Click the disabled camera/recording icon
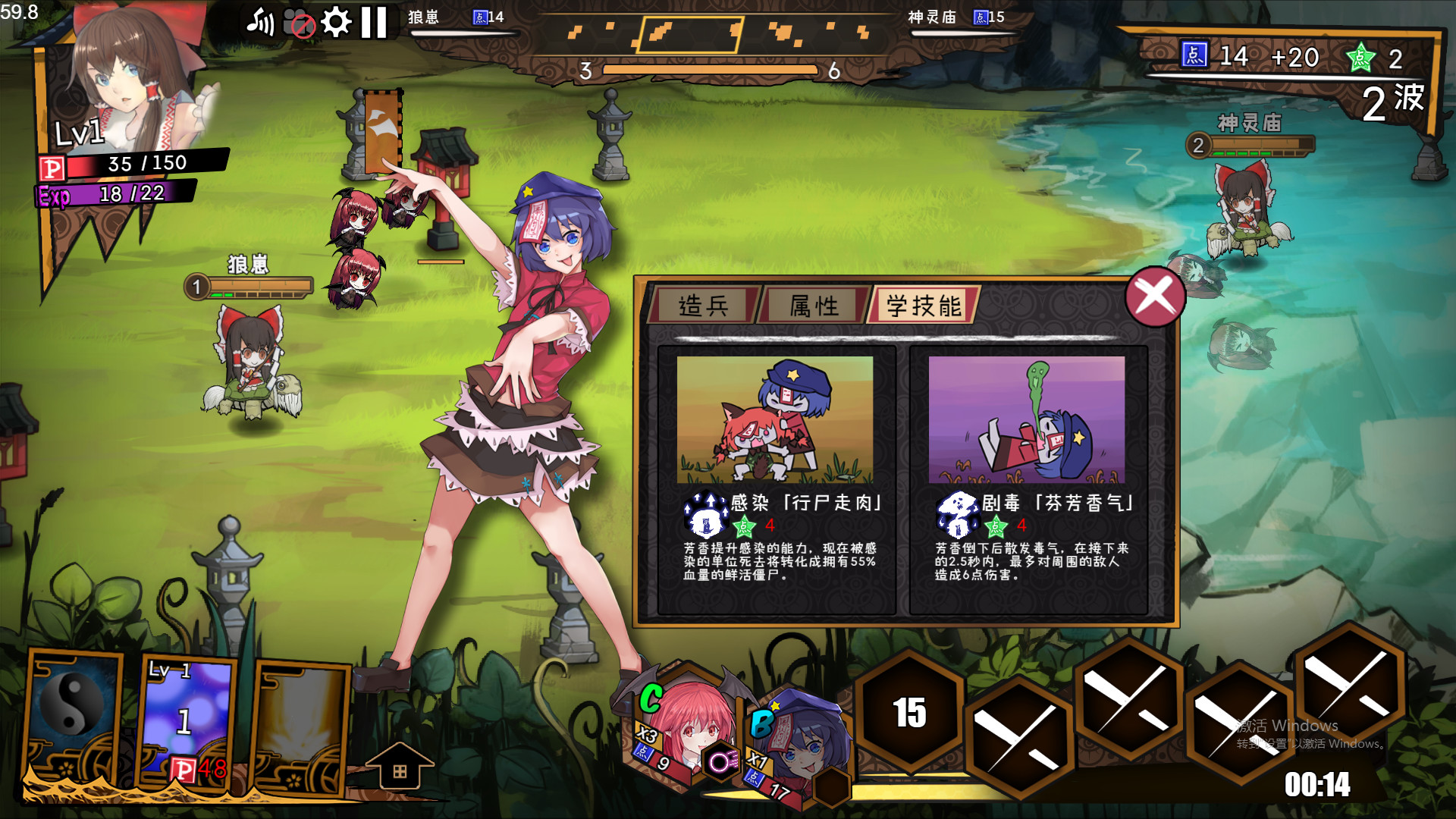 pyautogui.click(x=300, y=24)
